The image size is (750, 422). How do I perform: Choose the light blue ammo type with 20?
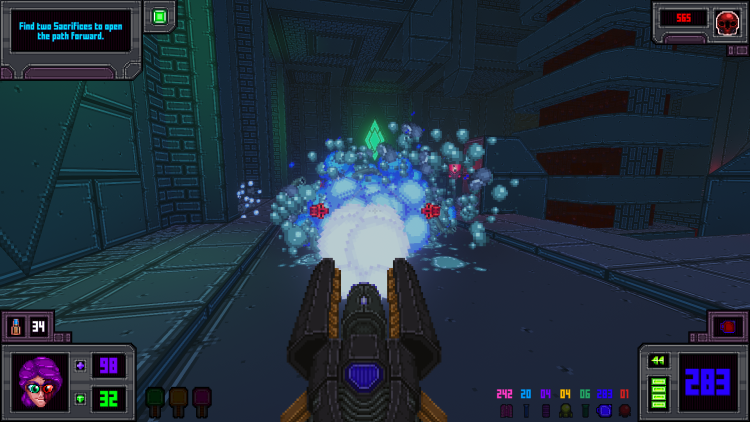[526, 410]
